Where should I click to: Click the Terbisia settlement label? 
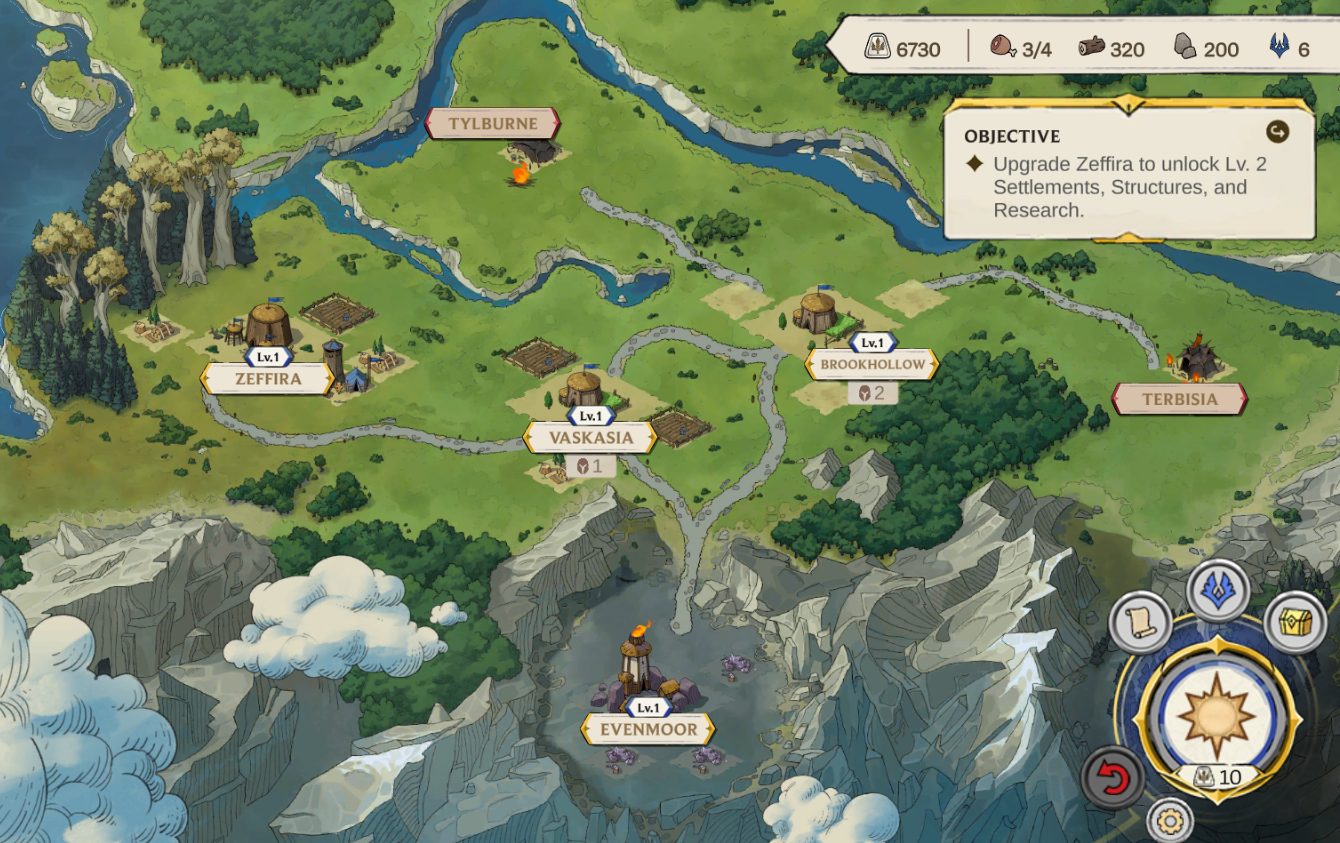tap(1180, 398)
